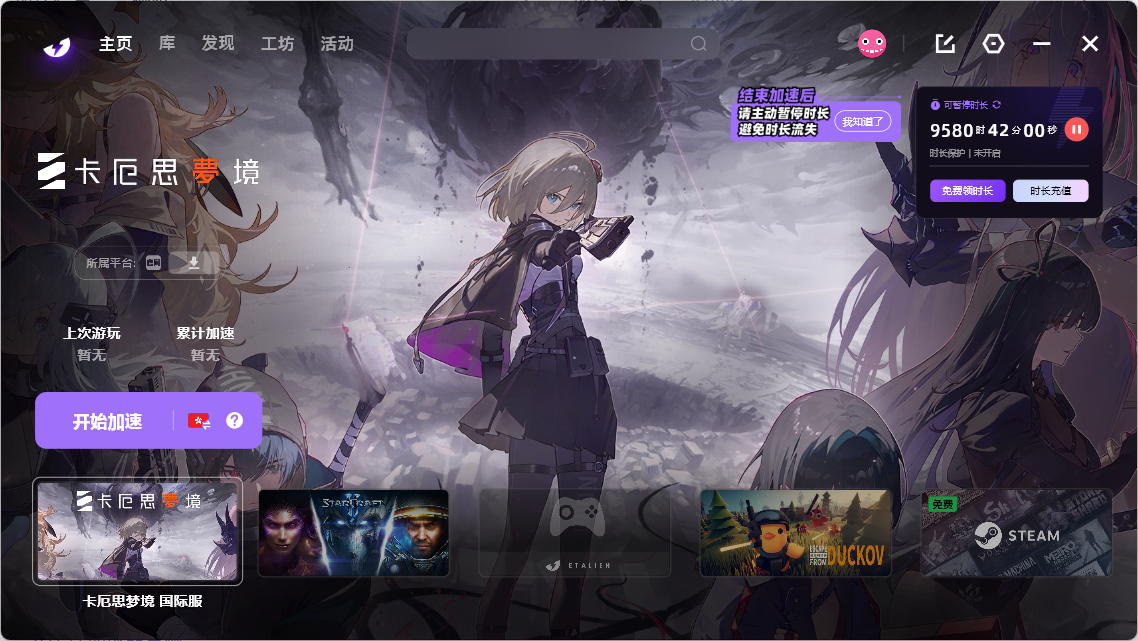
Task: Open the 工坊 workshop tab
Action: pyautogui.click(x=277, y=44)
